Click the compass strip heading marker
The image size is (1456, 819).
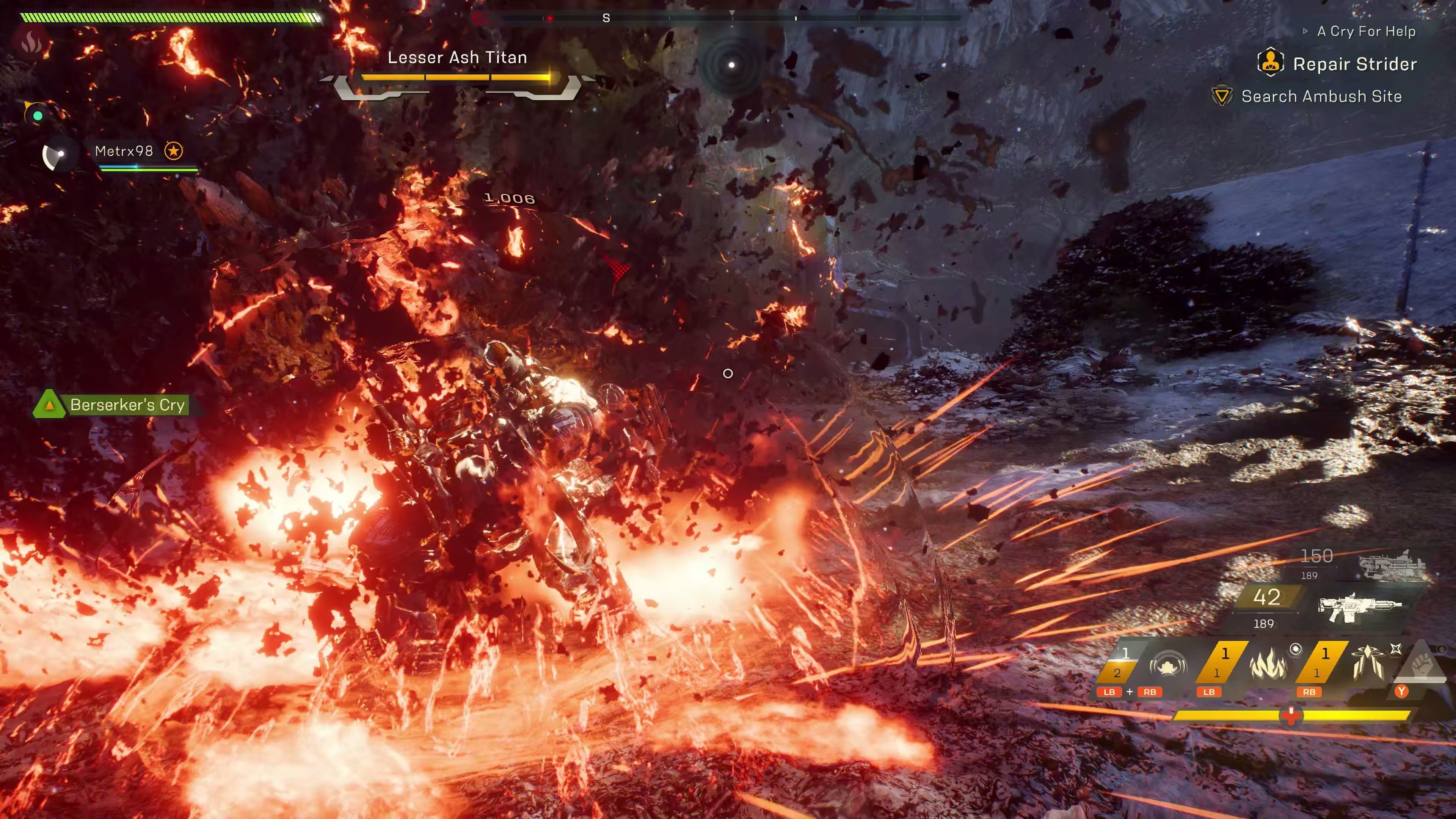coord(606,18)
